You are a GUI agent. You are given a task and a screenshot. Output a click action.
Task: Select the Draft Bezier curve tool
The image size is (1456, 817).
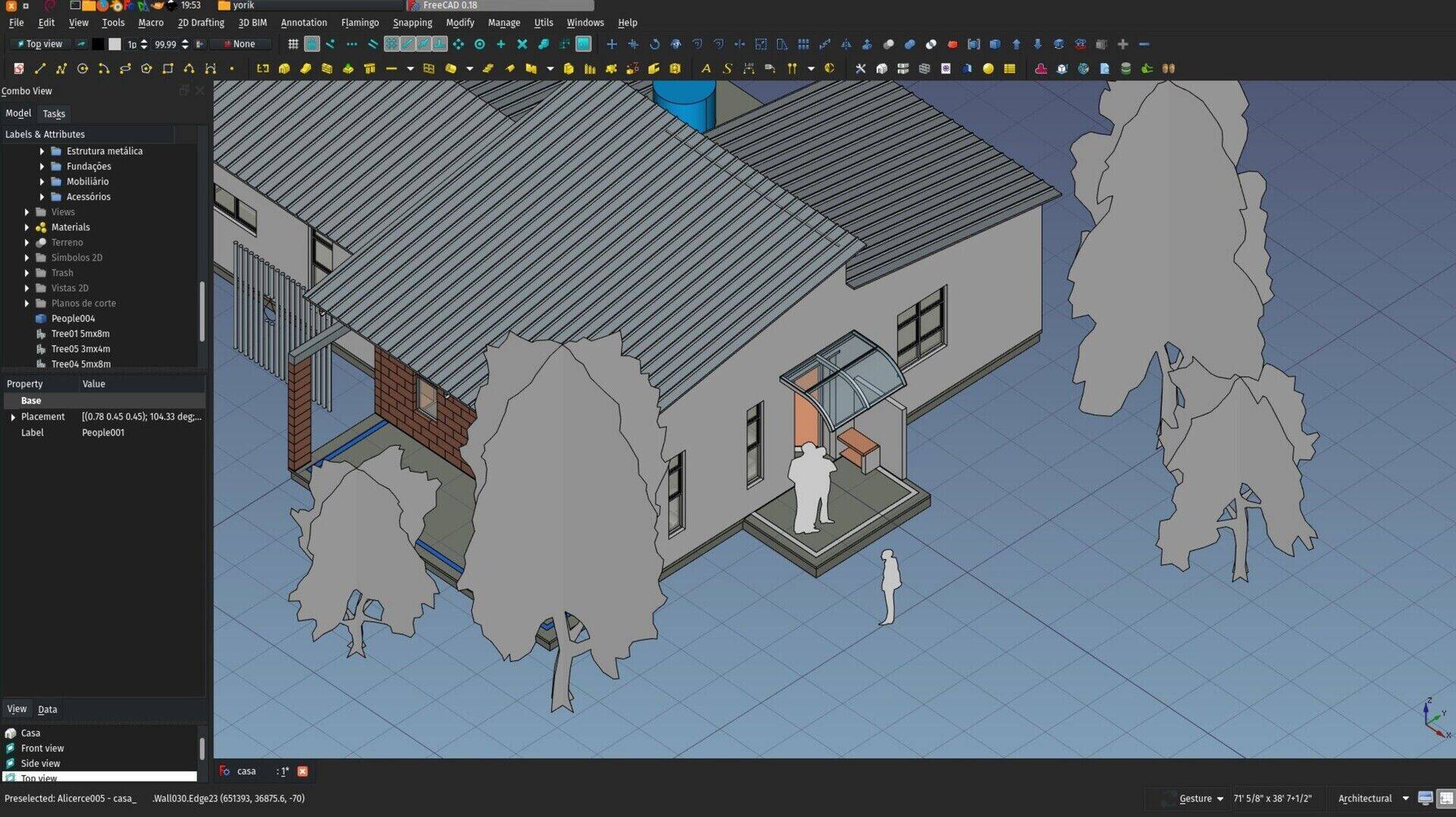point(209,68)
